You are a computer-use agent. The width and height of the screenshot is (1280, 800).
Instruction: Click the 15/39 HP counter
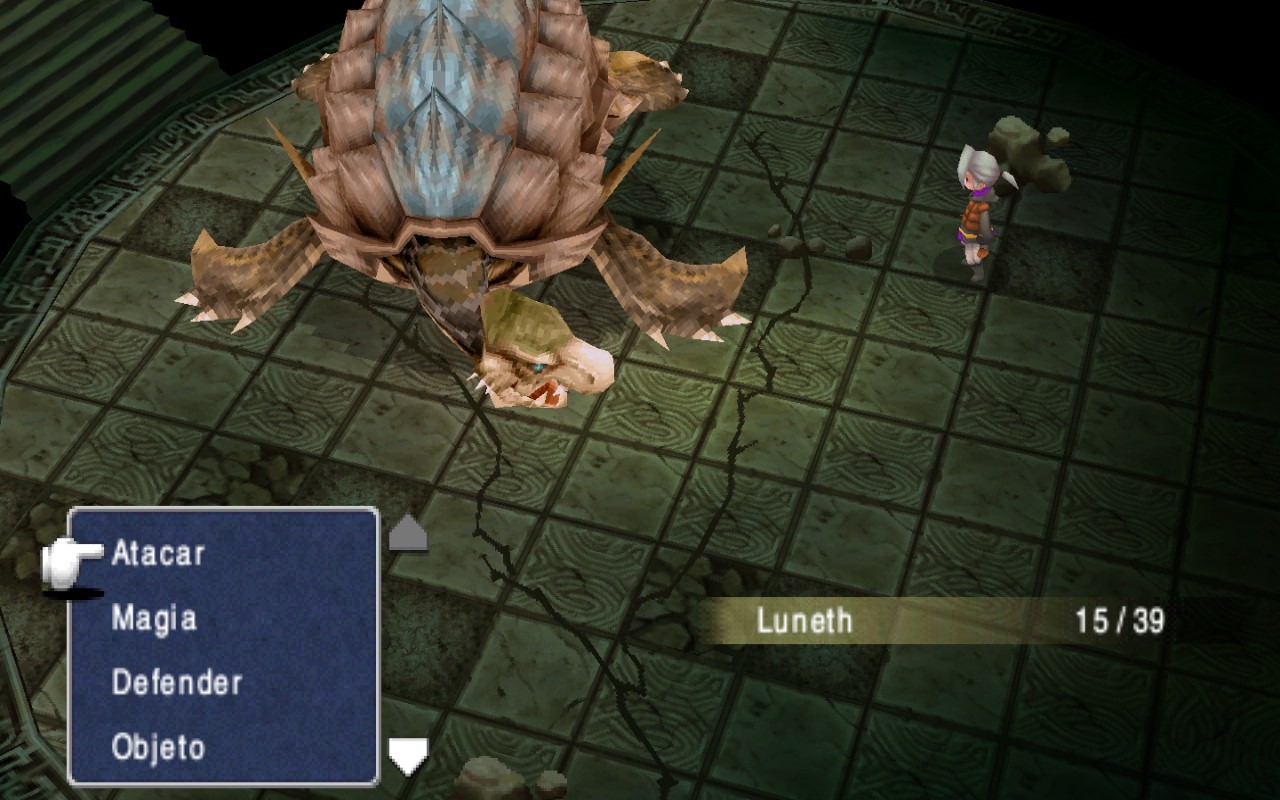click(1118, 620)
